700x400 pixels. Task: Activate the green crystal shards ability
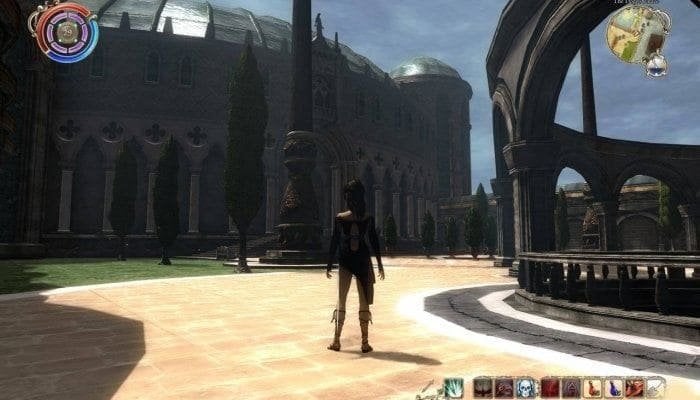pos(454,388)
